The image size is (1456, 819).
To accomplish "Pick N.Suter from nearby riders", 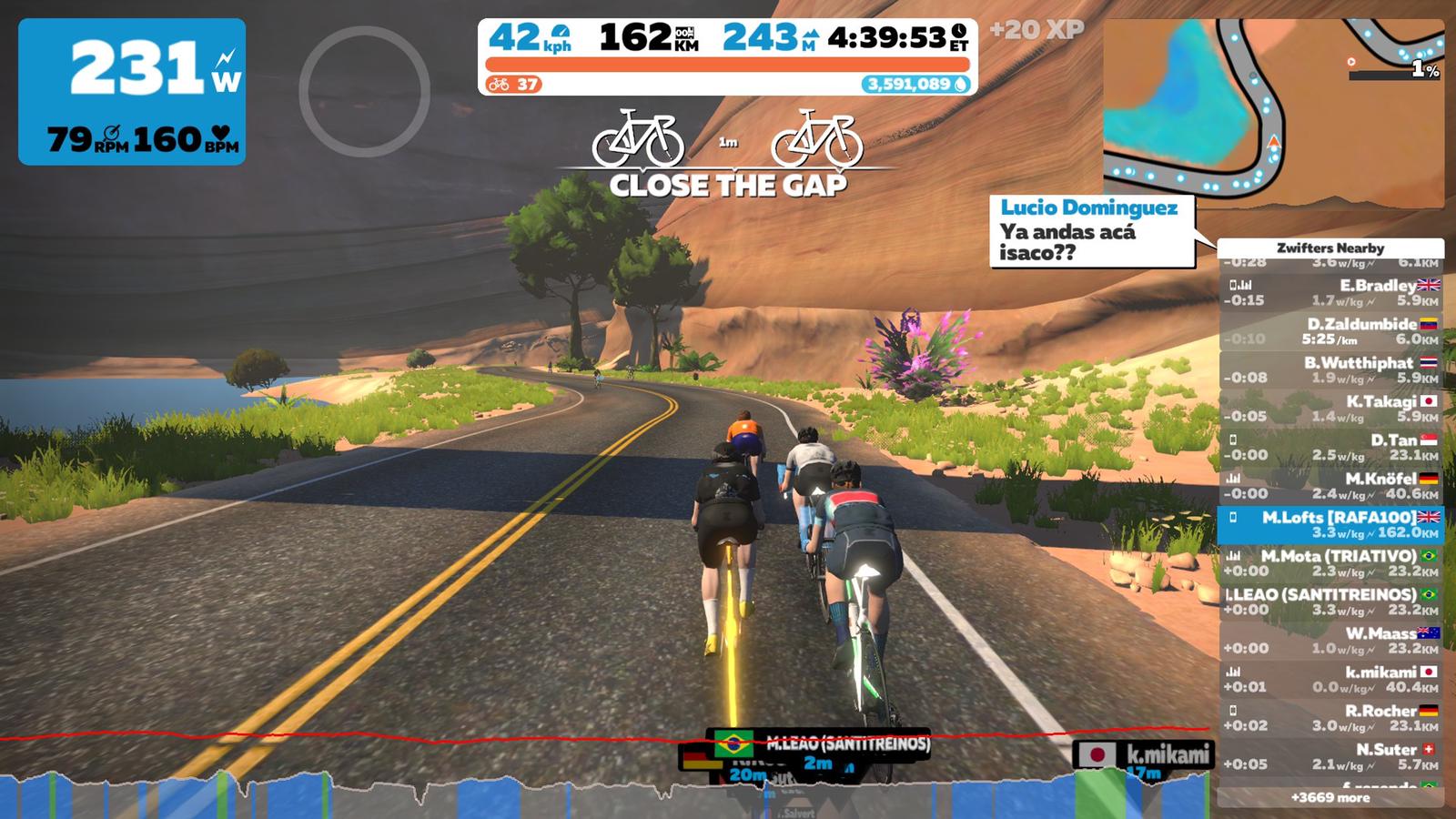I will click(1330, 756).
